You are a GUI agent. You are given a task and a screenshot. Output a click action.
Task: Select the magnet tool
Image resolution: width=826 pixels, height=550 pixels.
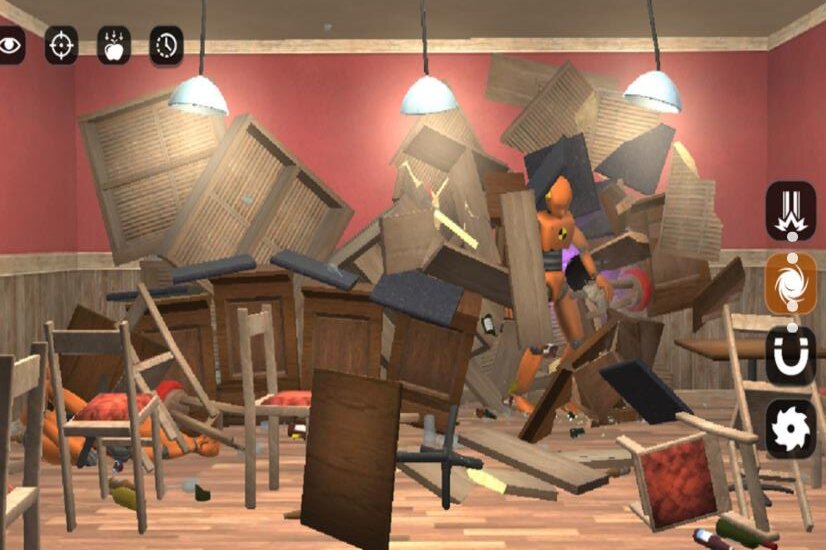point(791,356)
